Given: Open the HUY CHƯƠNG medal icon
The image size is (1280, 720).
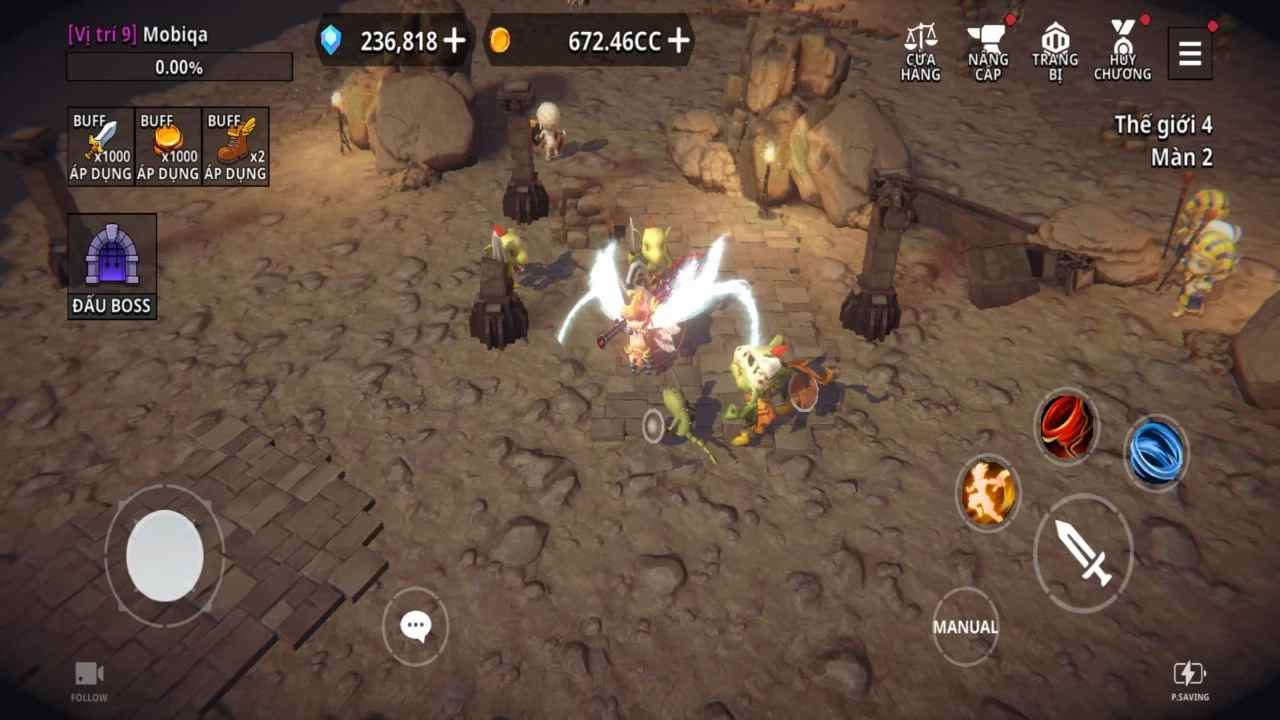Looking at the screenshot, I should pos(1124,47).
